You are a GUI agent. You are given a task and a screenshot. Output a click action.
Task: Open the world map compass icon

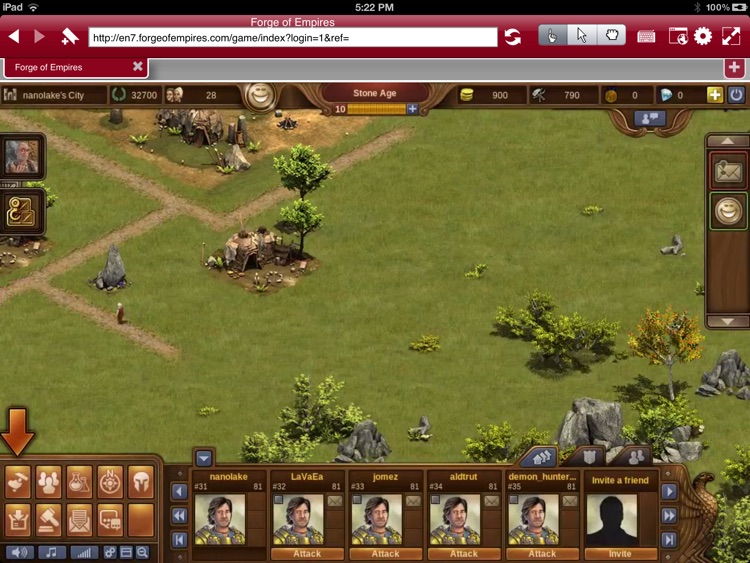[110, 483]
